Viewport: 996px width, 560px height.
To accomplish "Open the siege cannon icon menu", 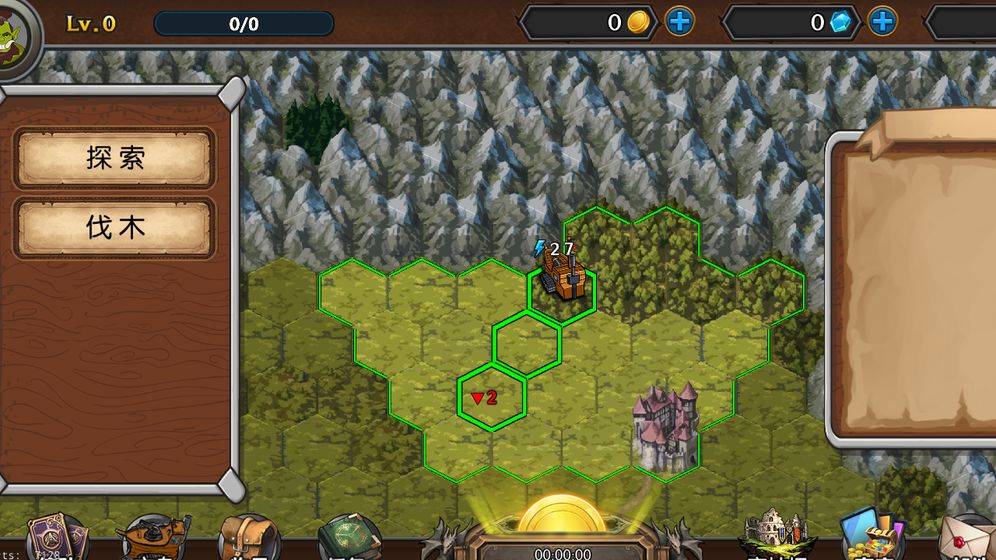I will click(x=153, y=537).
